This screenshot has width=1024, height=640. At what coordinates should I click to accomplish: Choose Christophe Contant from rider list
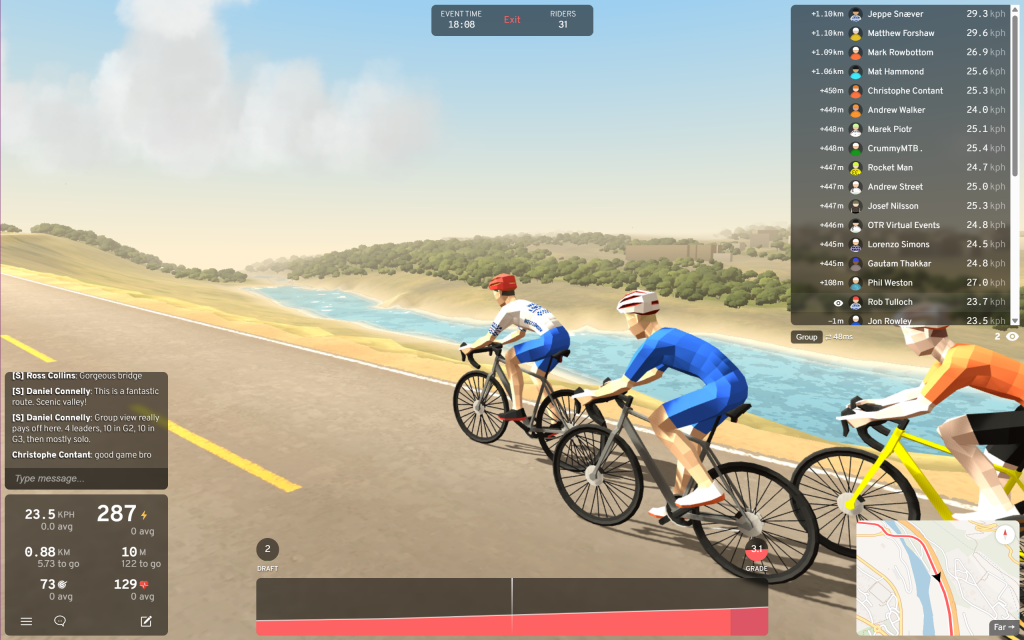tap(905, 91)
